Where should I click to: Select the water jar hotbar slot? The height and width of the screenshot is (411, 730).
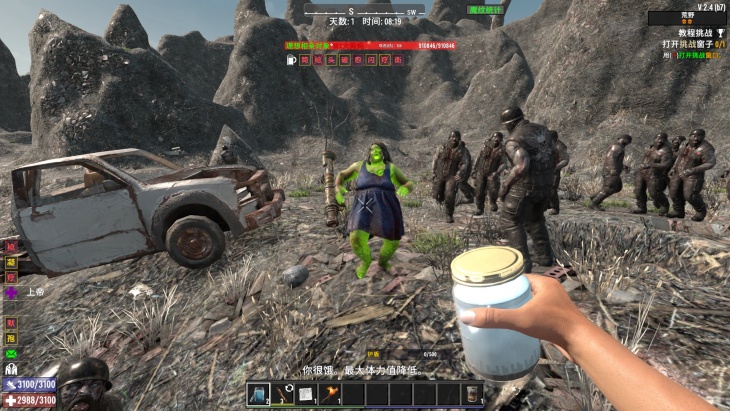coord(259,394)
